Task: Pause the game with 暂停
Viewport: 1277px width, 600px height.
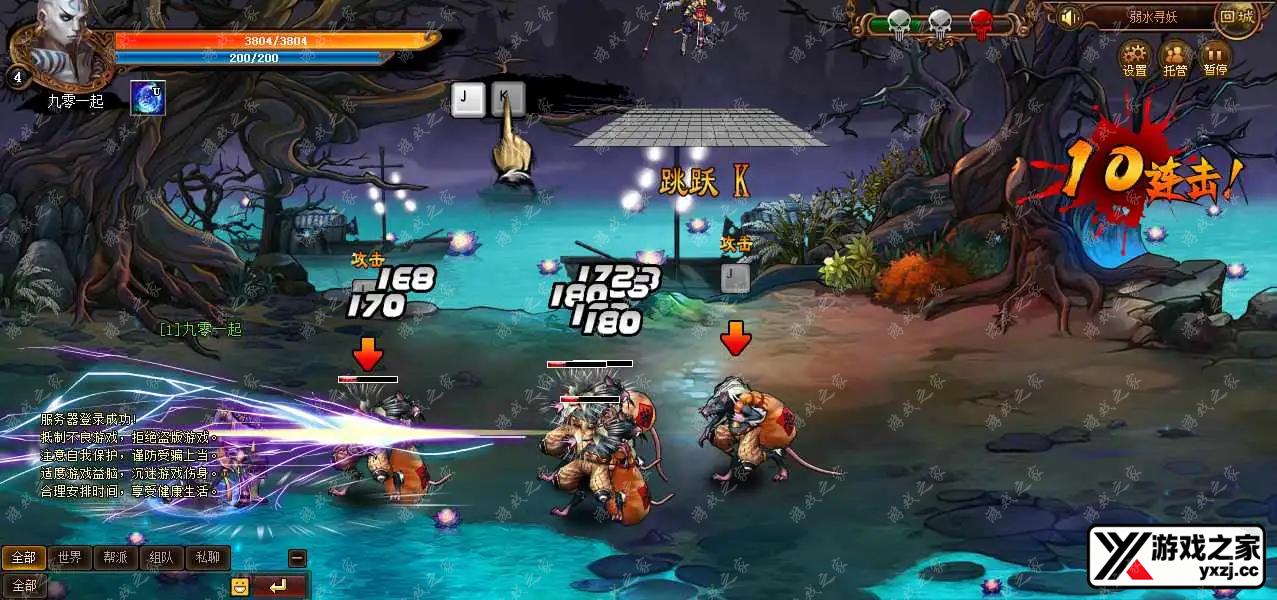Action: 1215,54
